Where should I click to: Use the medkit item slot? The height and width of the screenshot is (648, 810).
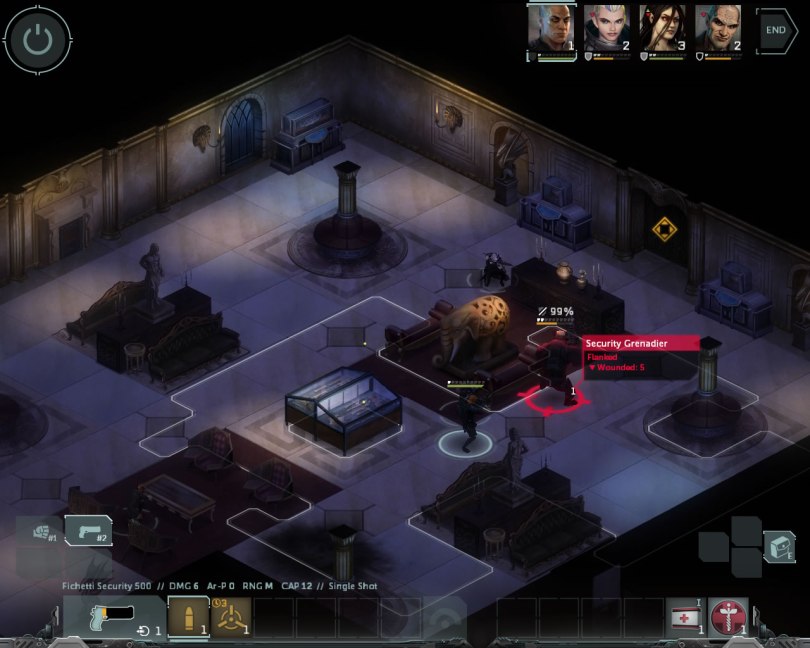(x=685, y=616)
